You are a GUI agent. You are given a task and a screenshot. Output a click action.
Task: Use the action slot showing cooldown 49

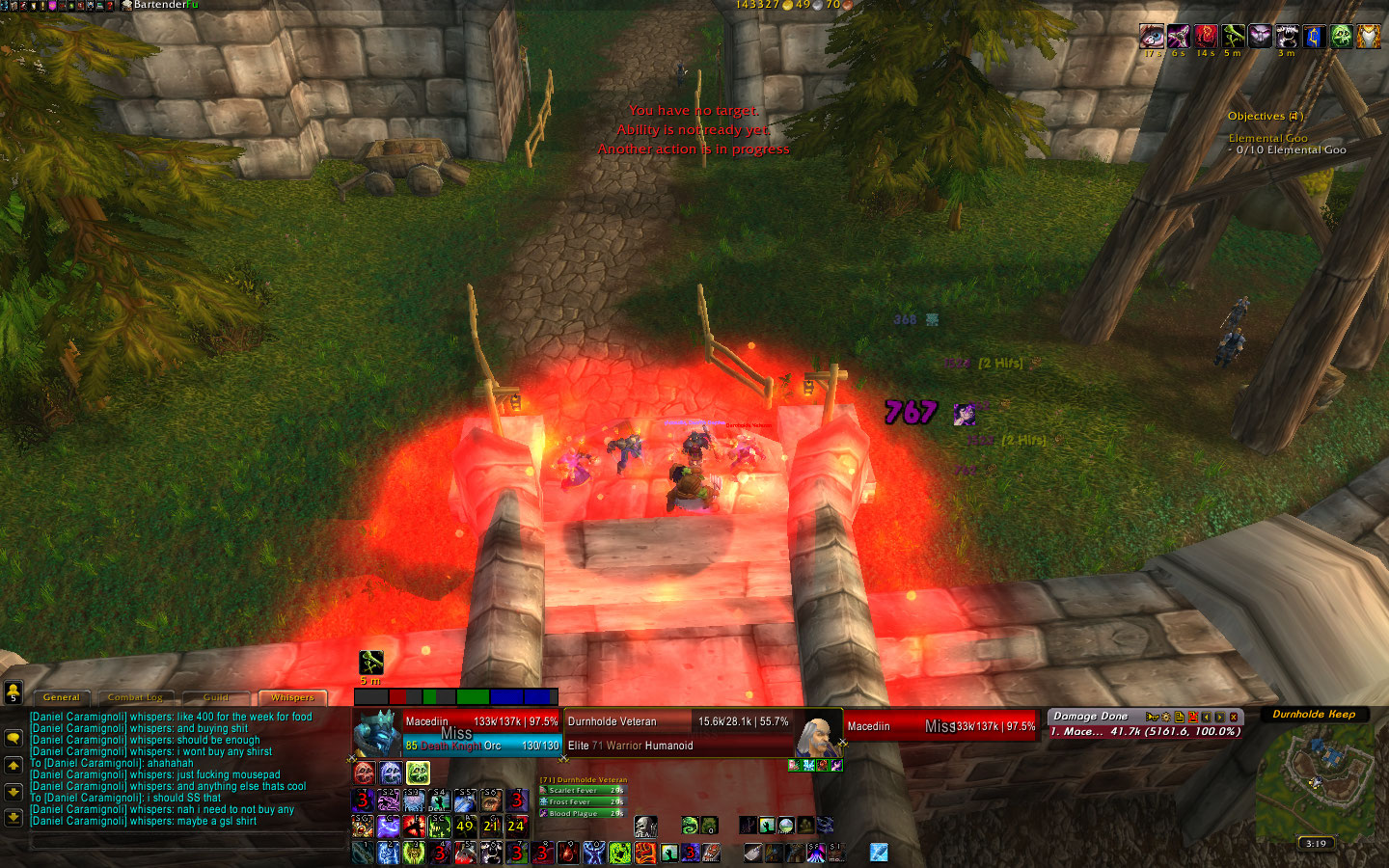465,826
